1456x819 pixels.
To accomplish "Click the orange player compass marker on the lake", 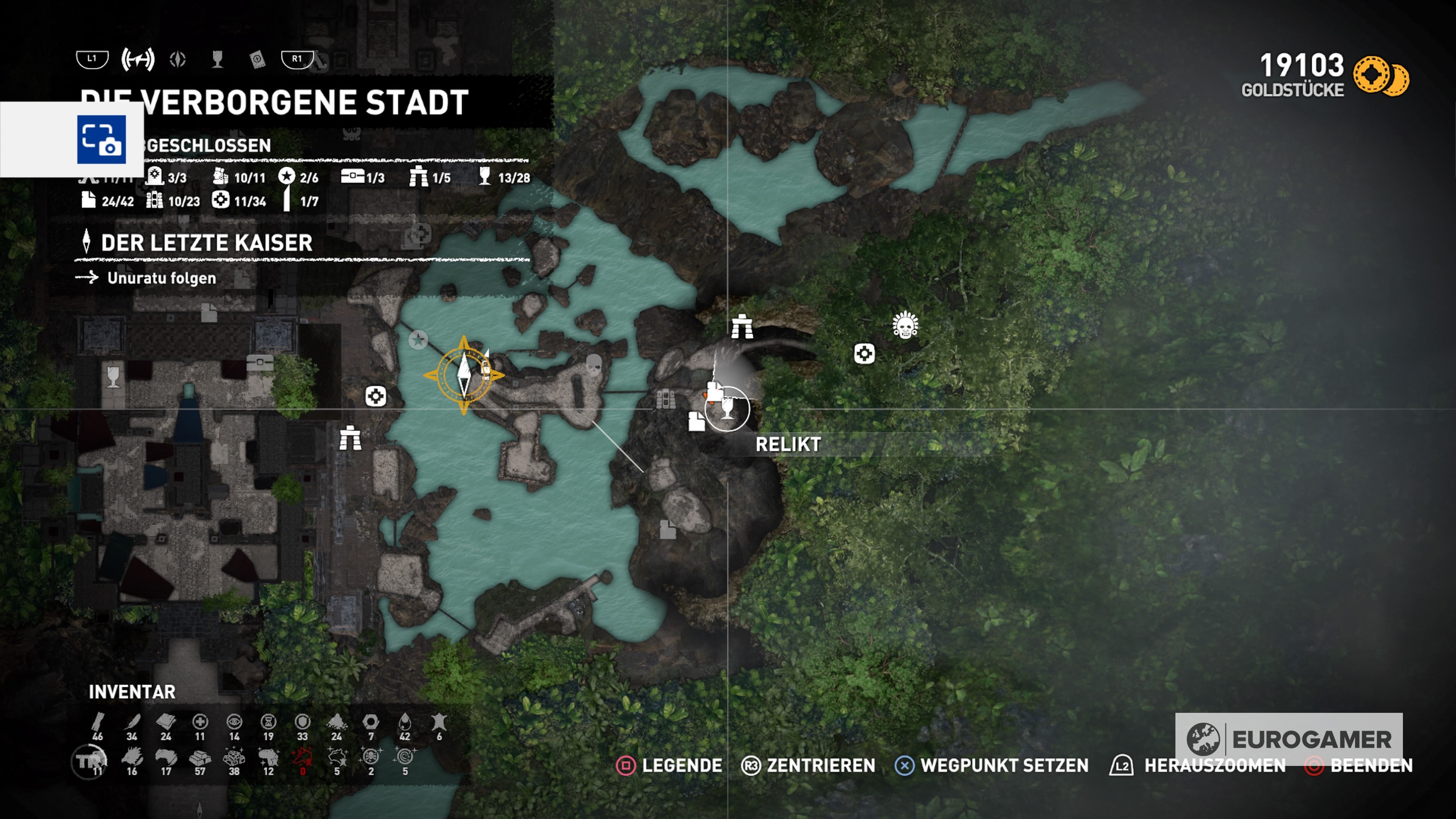I will click(464, 375).
